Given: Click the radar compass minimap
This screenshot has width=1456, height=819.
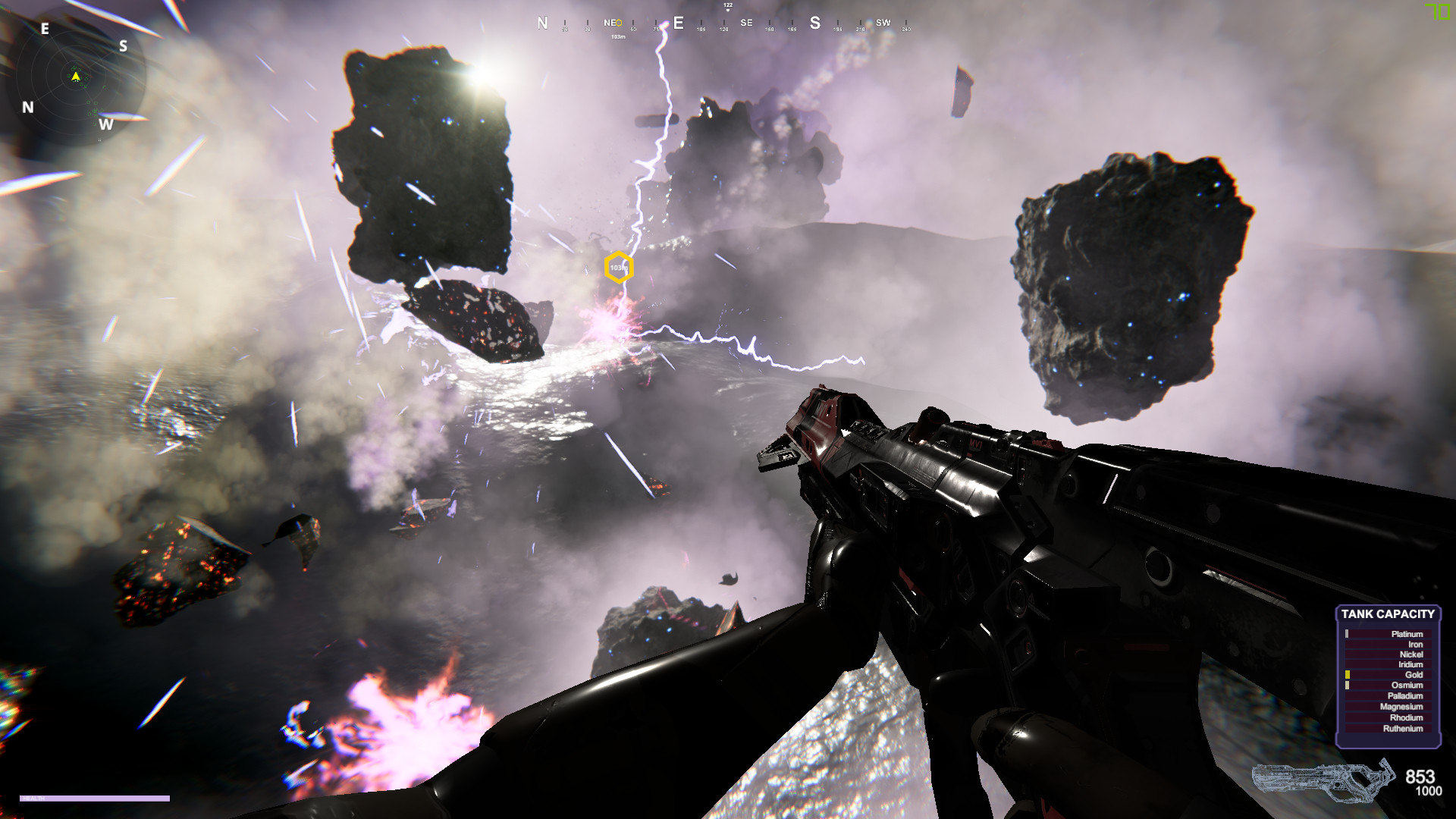Looking at the screenshot, I should (x=80, y=76).
